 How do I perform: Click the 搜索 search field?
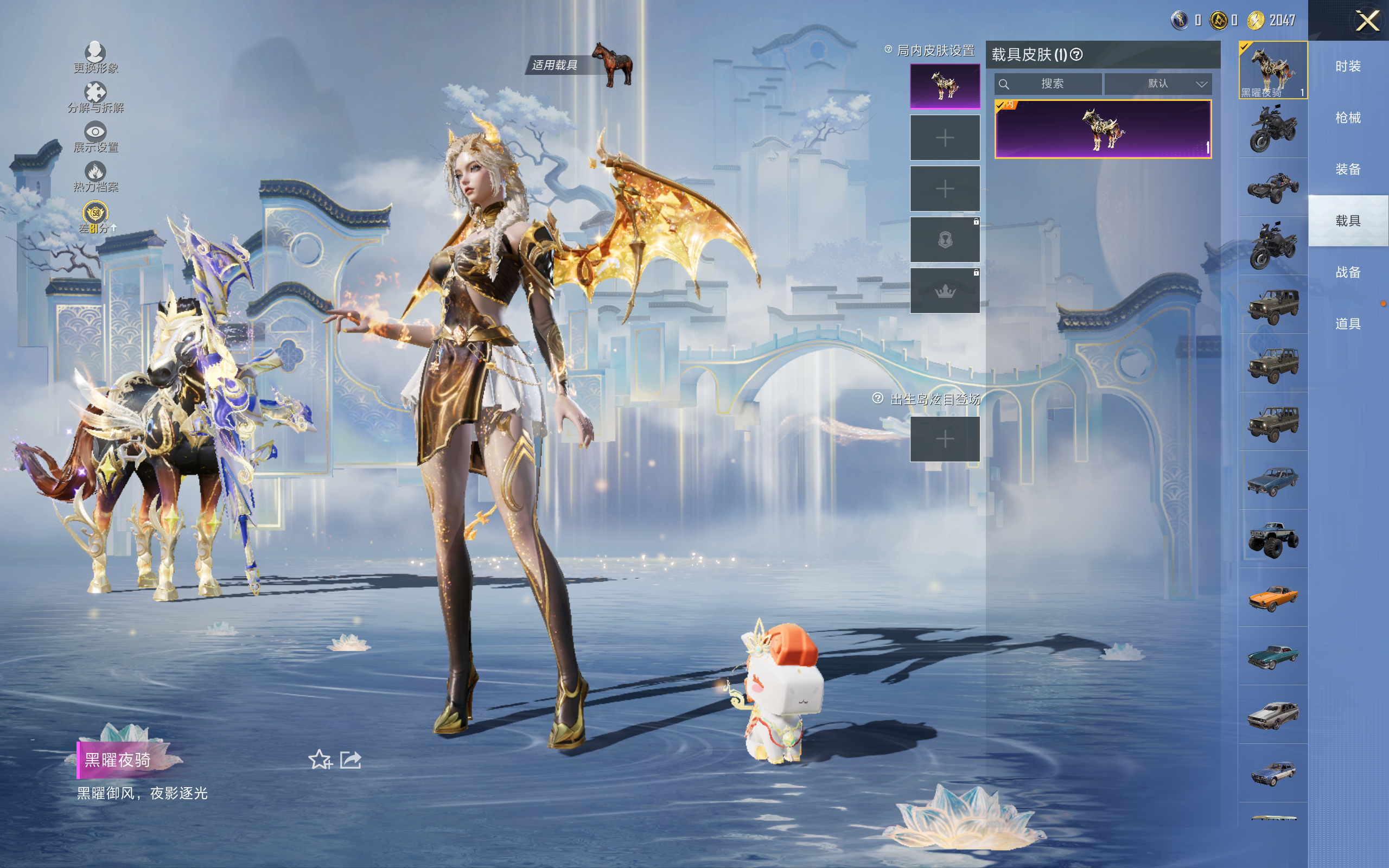[x=1052, y=84]
